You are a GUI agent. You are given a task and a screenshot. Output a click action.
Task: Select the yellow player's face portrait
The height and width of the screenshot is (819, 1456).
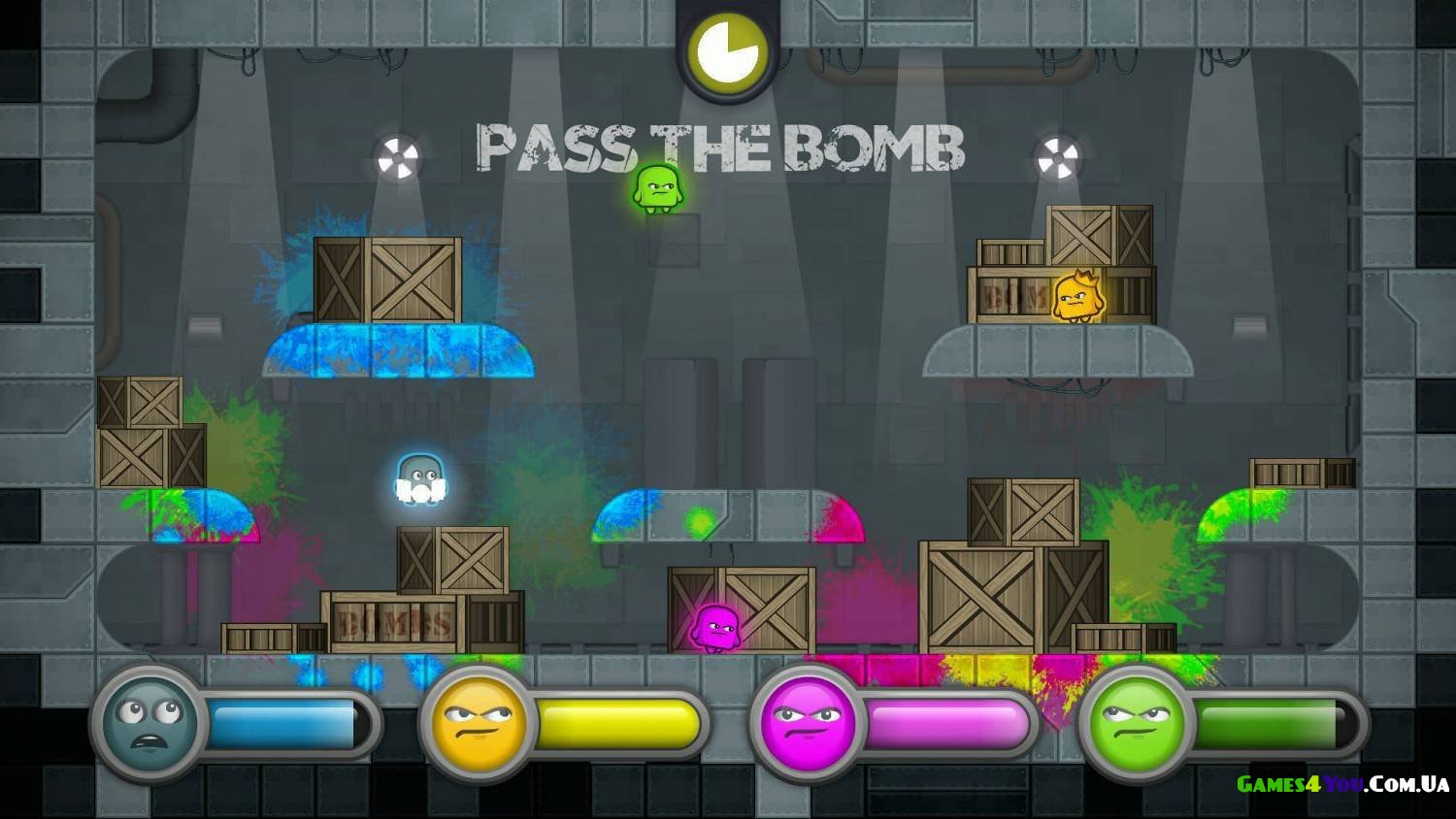pos(479,722)
